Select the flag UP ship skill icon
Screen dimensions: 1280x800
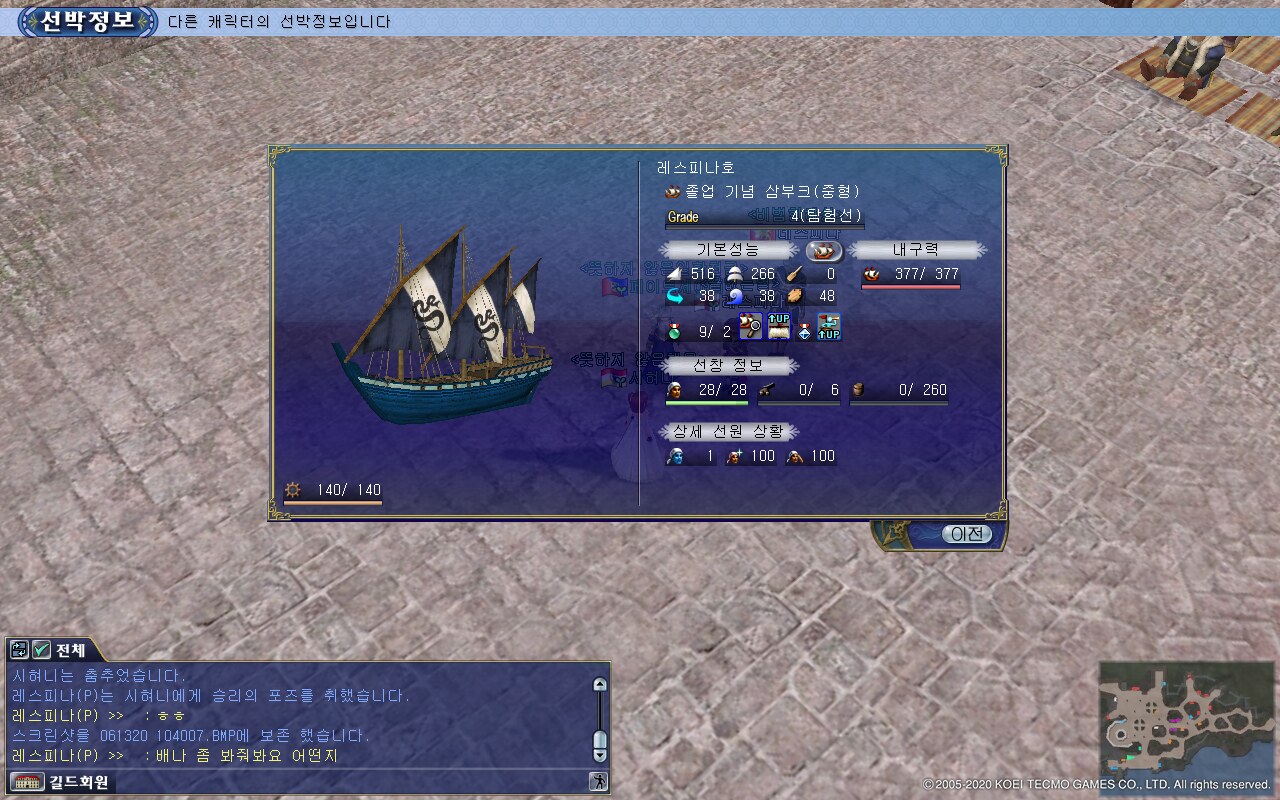click(x=829, y=327)
